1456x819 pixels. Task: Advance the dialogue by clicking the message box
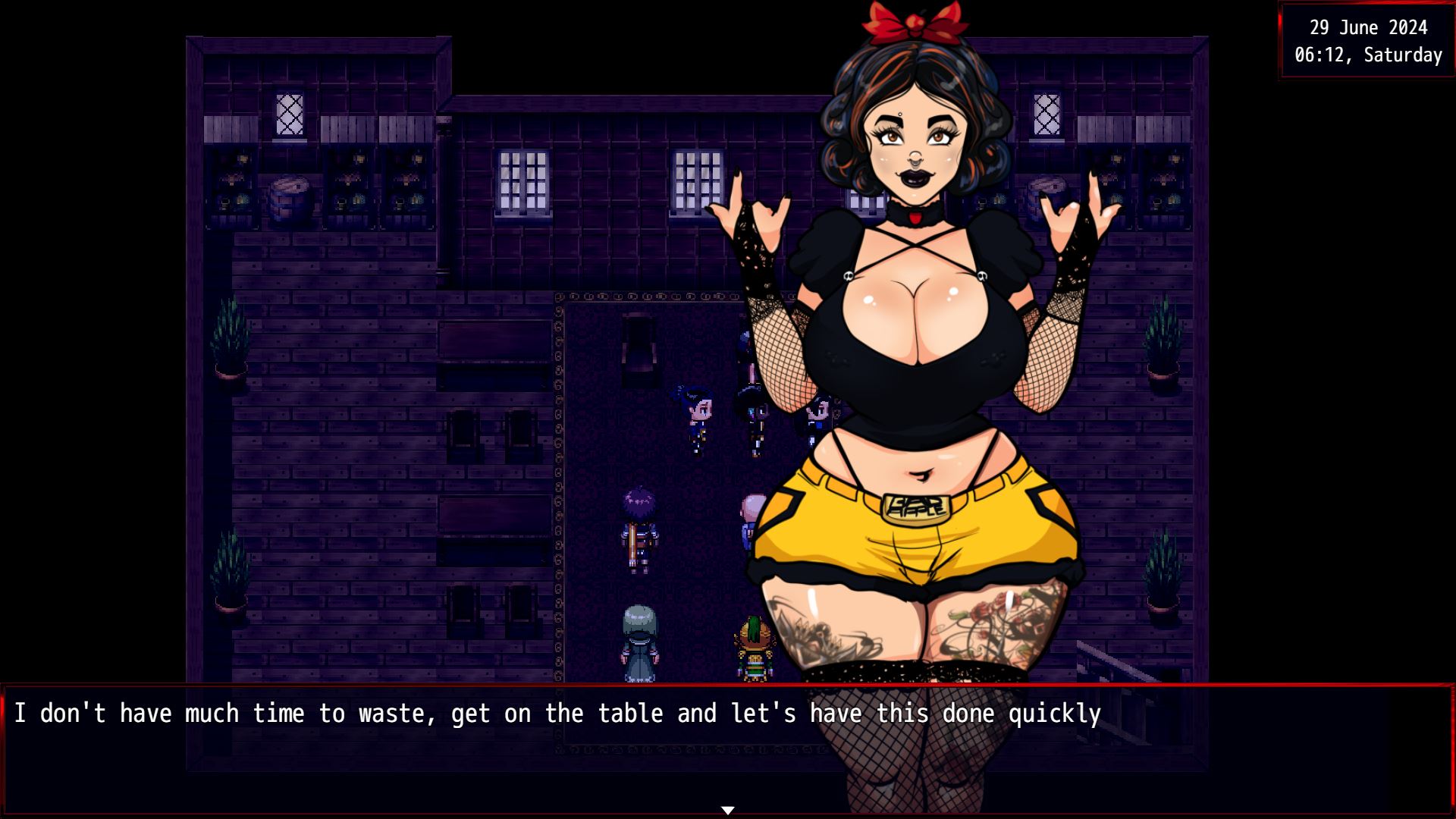click(x=531, y=751)
